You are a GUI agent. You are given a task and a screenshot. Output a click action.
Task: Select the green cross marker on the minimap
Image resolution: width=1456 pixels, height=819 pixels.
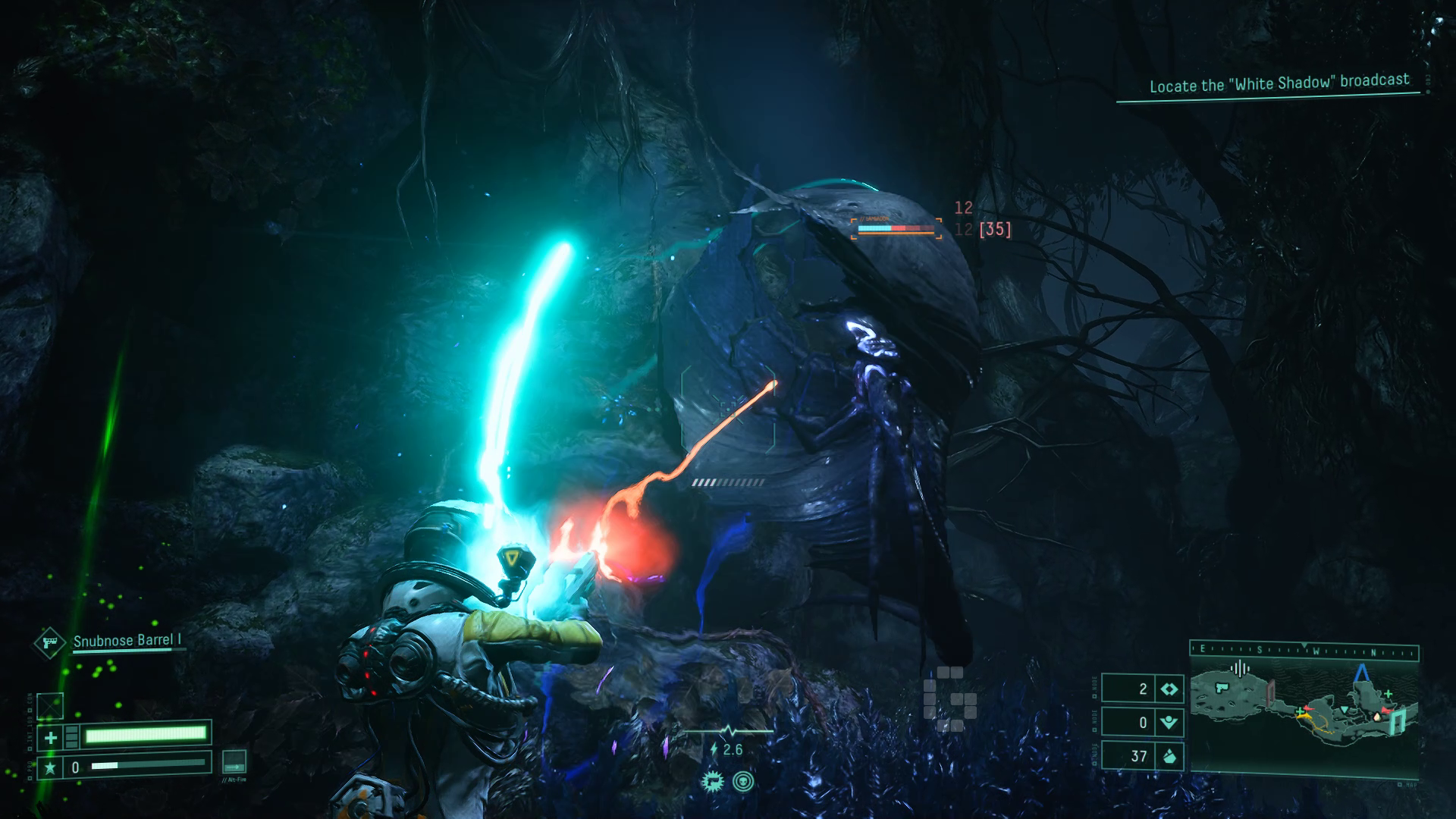[1389, 693]
